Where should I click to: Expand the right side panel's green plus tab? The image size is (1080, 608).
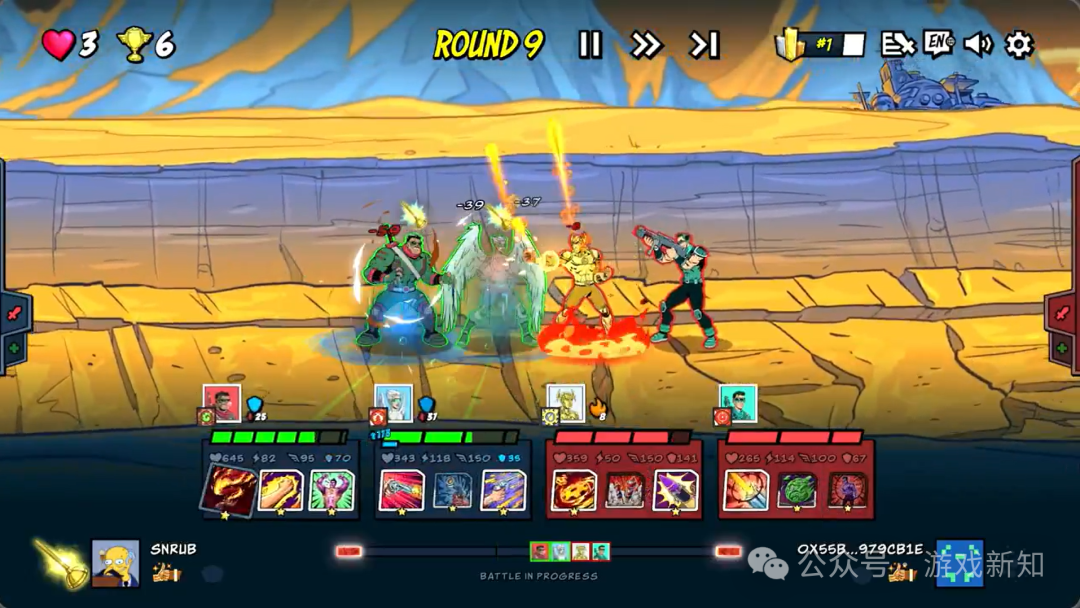[x=1063, y=348]
